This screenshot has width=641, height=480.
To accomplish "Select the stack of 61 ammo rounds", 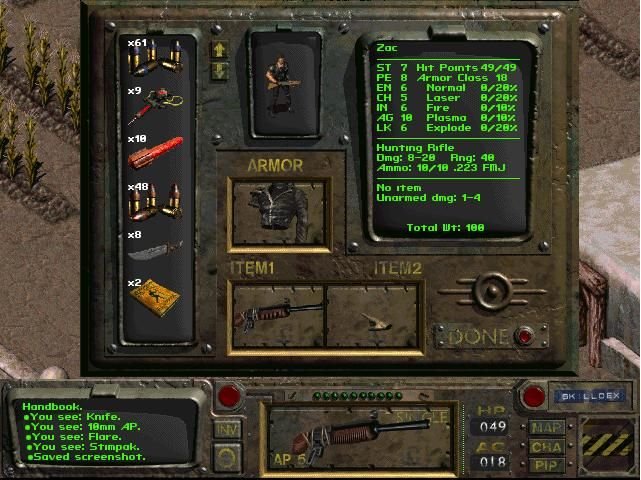I will coord(157,60).
